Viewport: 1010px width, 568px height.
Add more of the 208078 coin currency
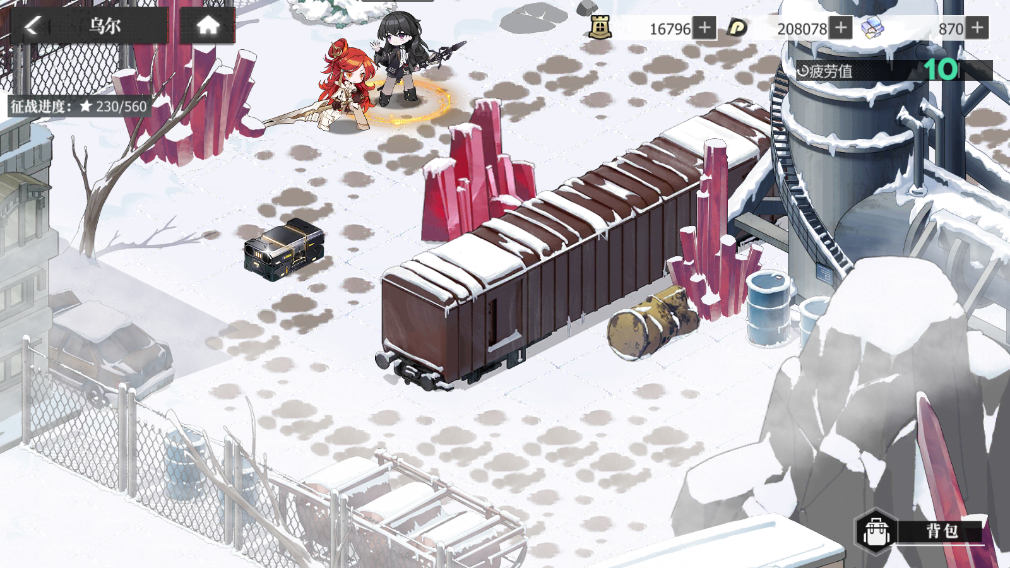[841, 28]
